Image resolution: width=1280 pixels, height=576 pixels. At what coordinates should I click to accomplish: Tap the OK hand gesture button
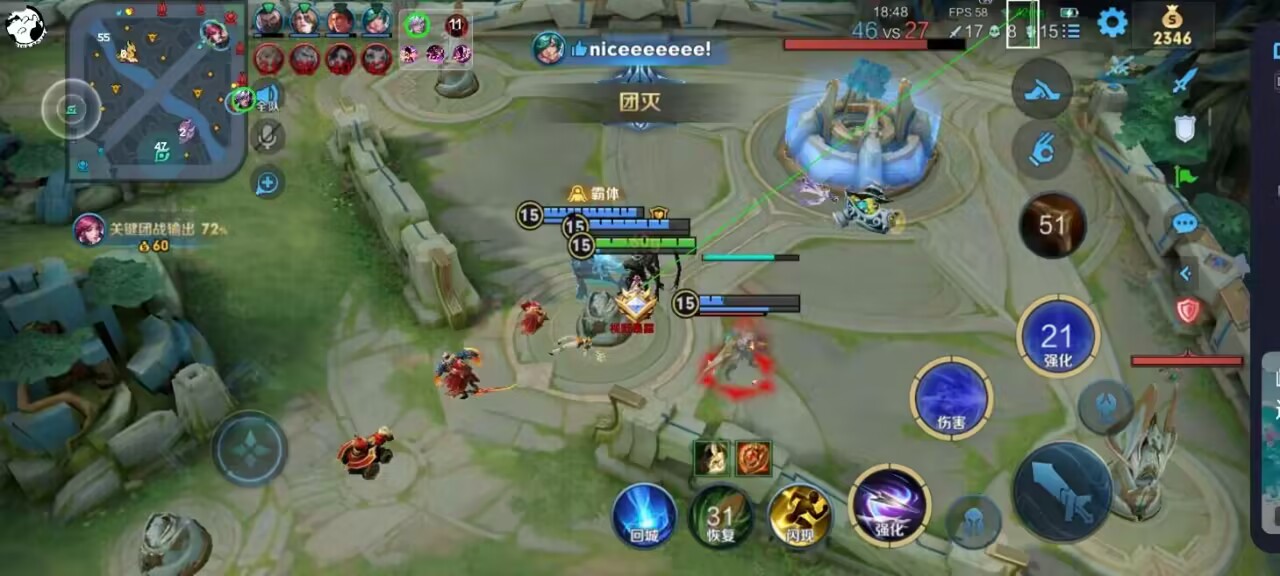tap(1042, 150)
